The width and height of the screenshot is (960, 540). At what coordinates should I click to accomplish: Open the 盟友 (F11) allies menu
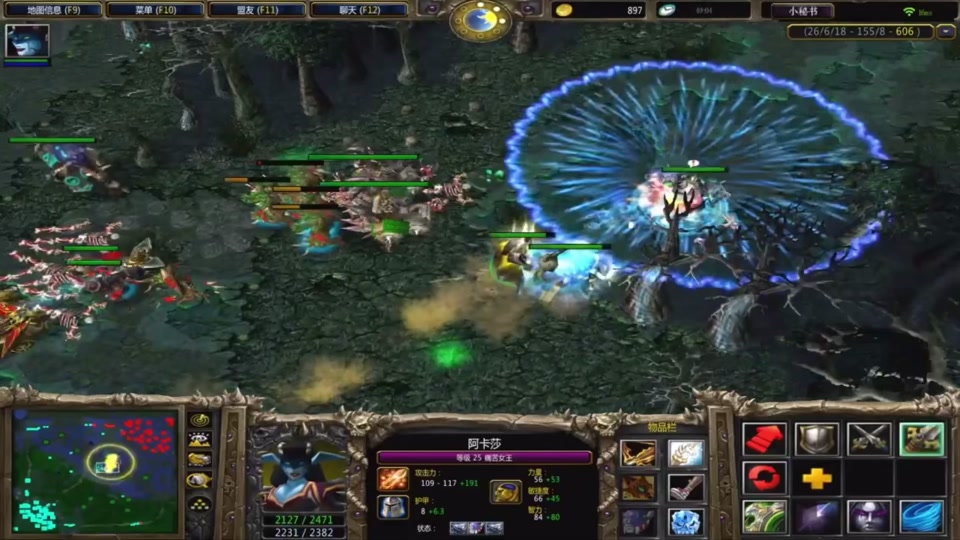click(257, 10)
